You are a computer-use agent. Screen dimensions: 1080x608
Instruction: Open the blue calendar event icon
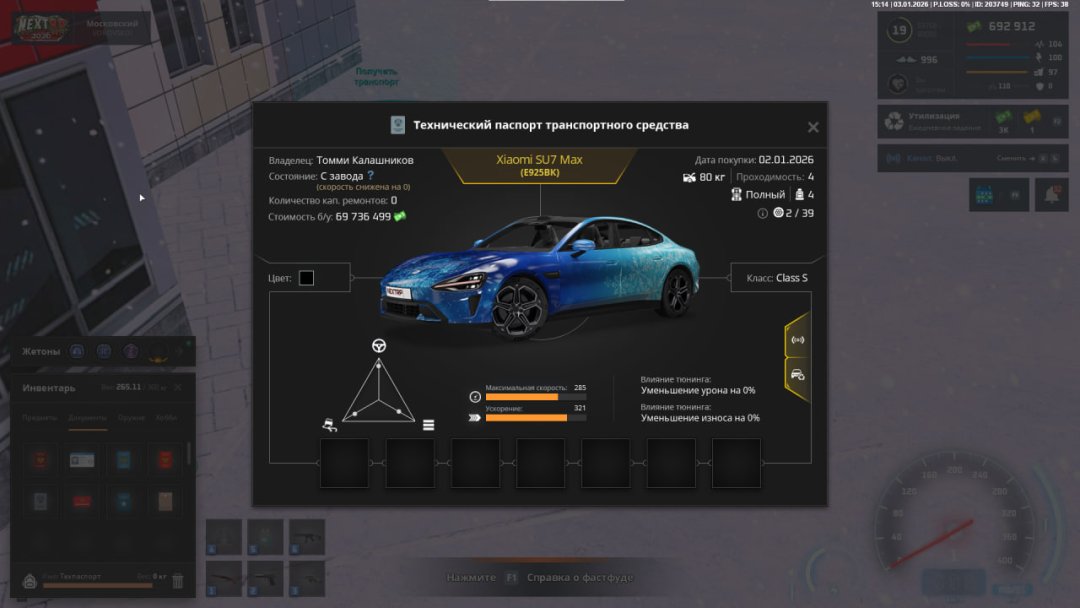(x=985, y=195)
